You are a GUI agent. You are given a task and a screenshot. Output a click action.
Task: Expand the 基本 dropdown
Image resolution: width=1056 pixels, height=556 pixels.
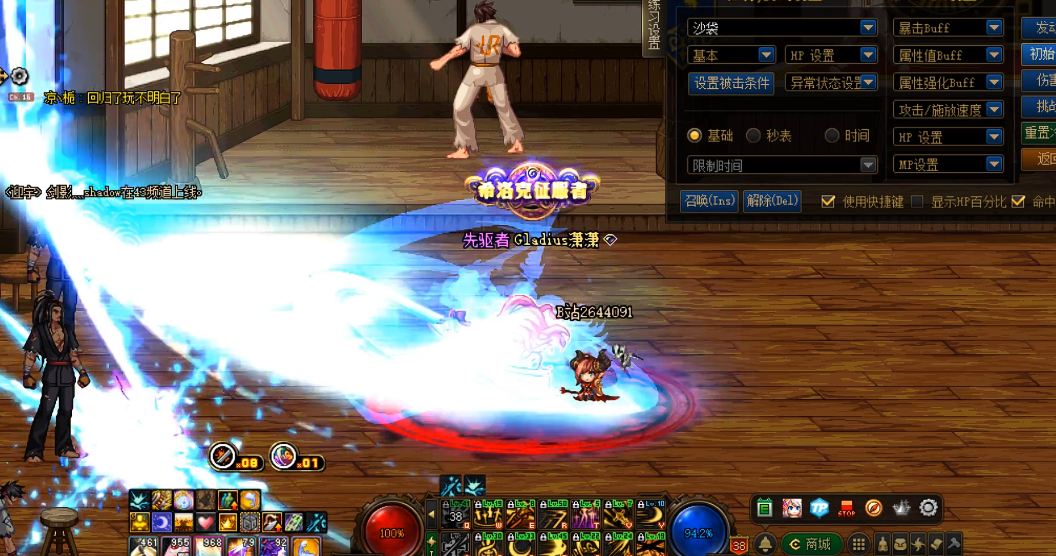[x=766, y=55]
